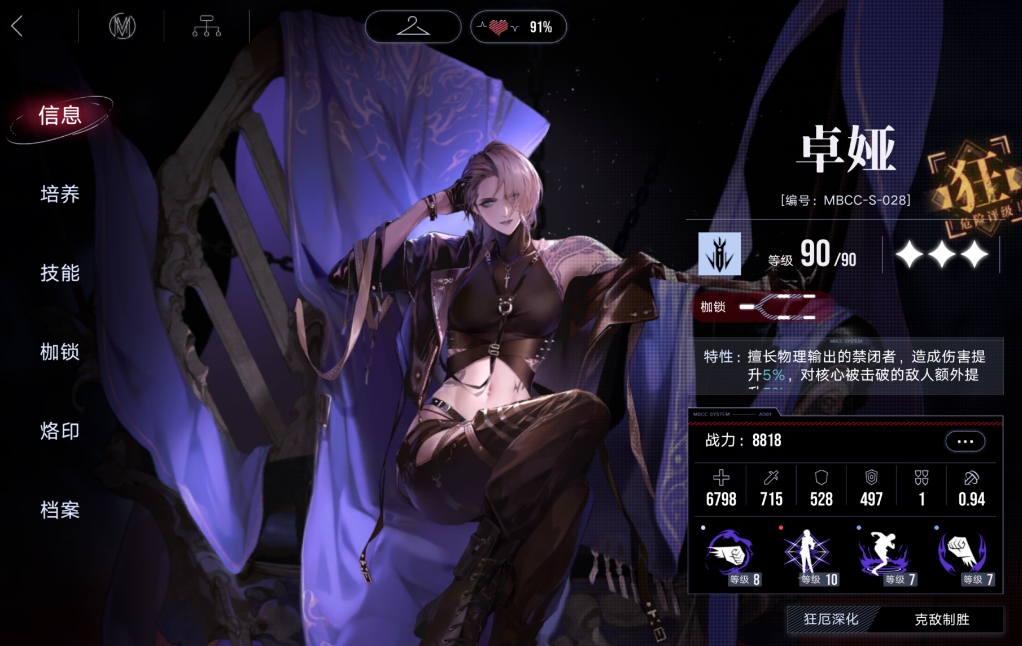Open the M emblem home icon

pyautogui.click(x=122, y=27)
